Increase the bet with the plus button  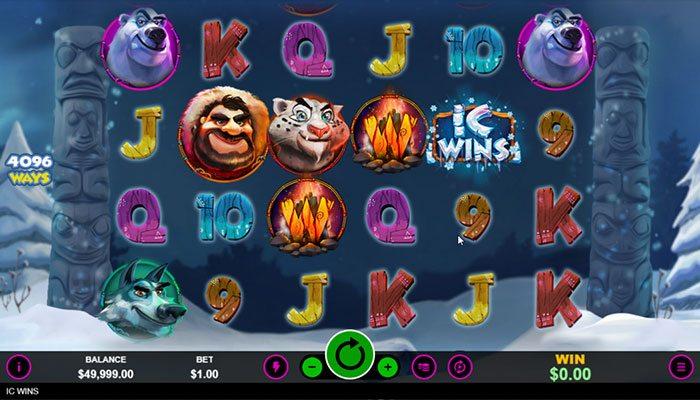388,367
